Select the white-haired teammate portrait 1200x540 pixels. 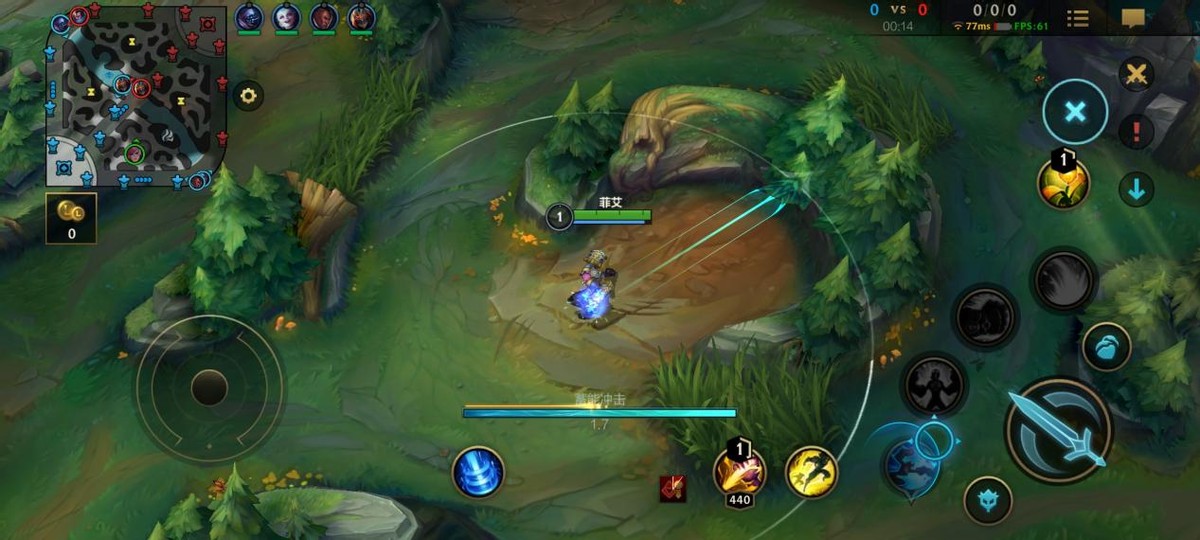(x=286, y=17)
